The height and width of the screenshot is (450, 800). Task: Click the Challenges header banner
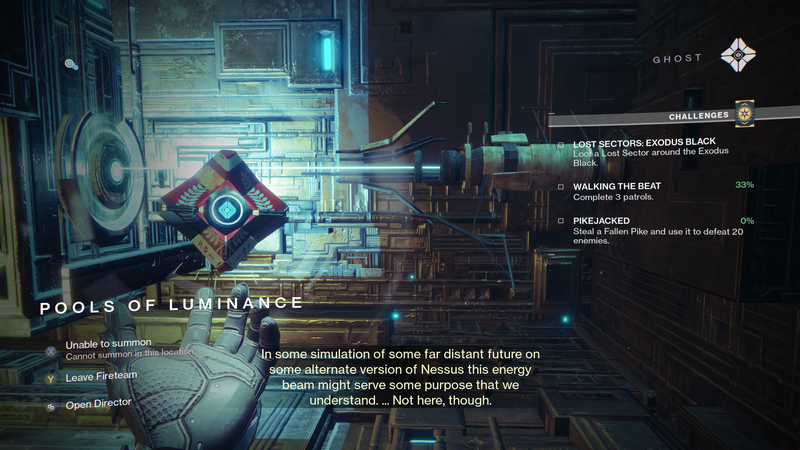pyautogui.click(x=700, y=116)
